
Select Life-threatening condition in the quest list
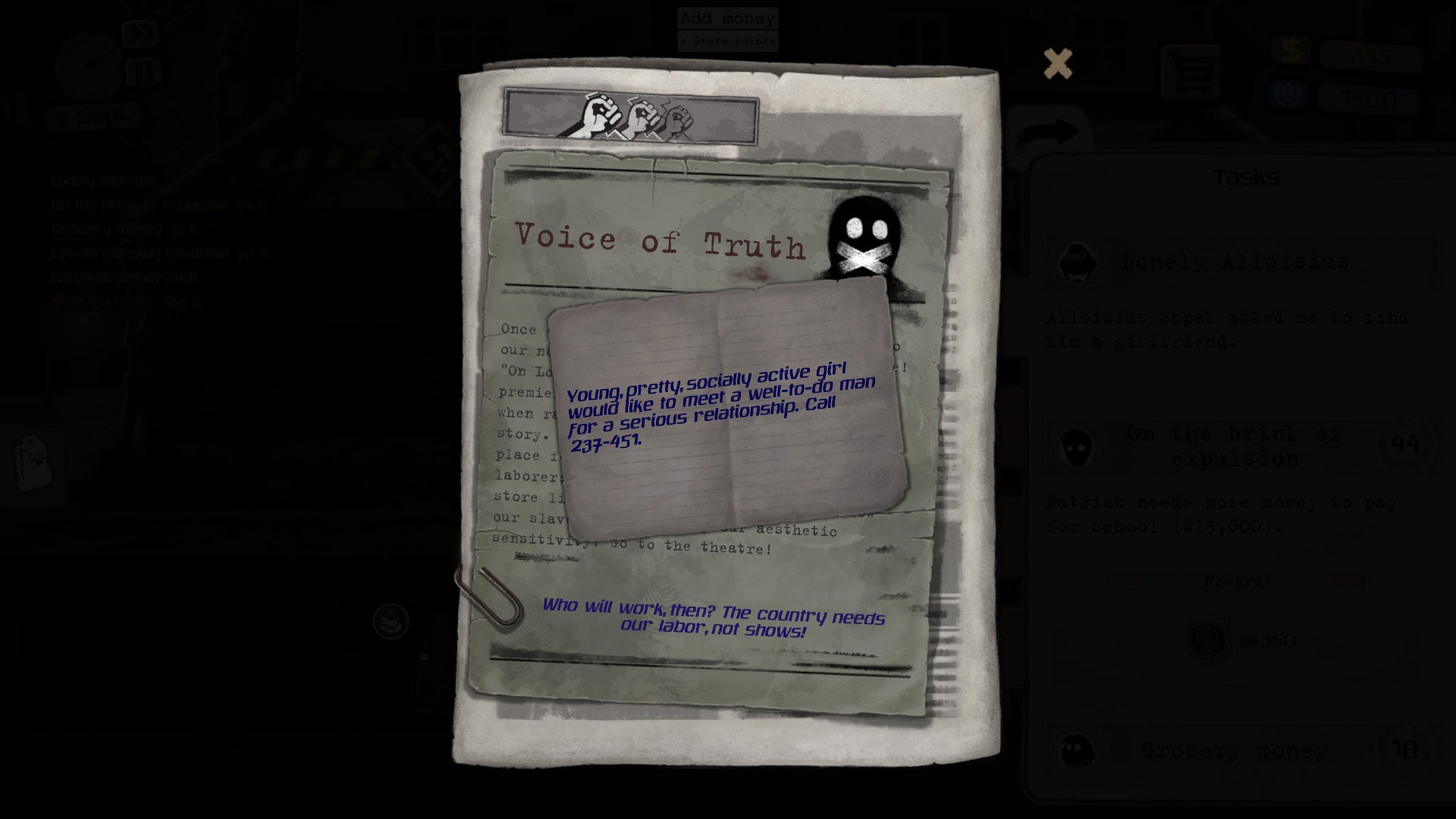pos(140,253)
